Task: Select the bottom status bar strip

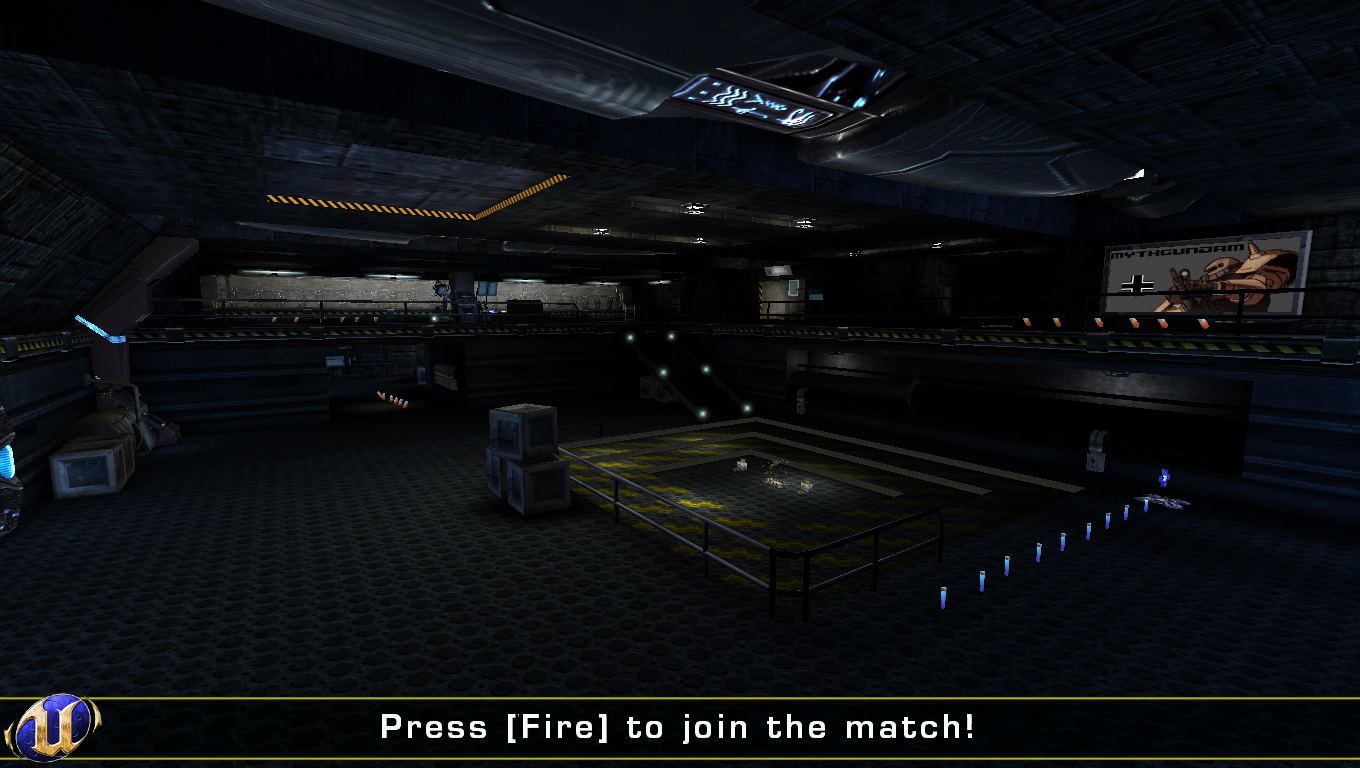Action: tap(680, 729)
